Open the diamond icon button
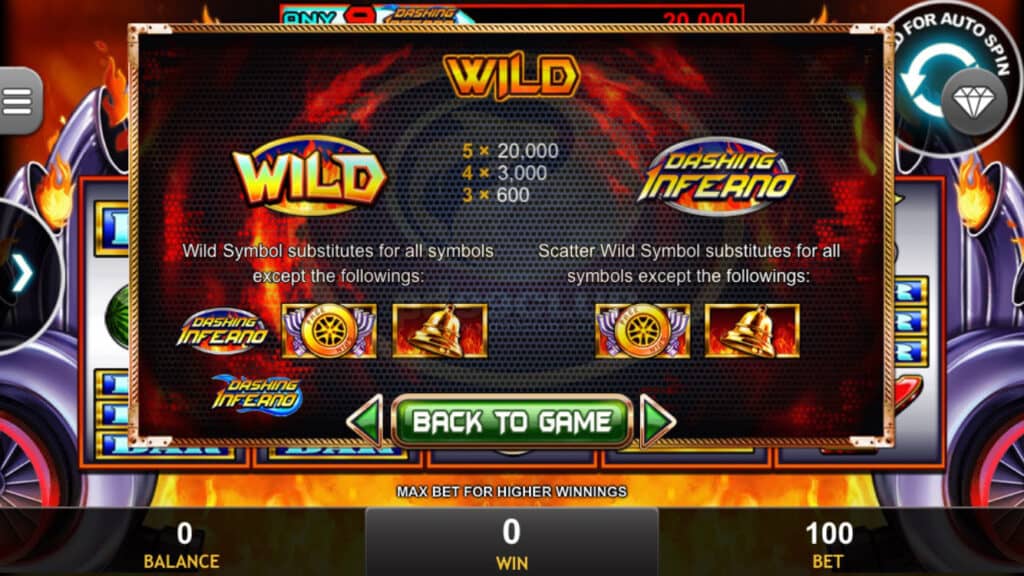 (x=973, y=100)
